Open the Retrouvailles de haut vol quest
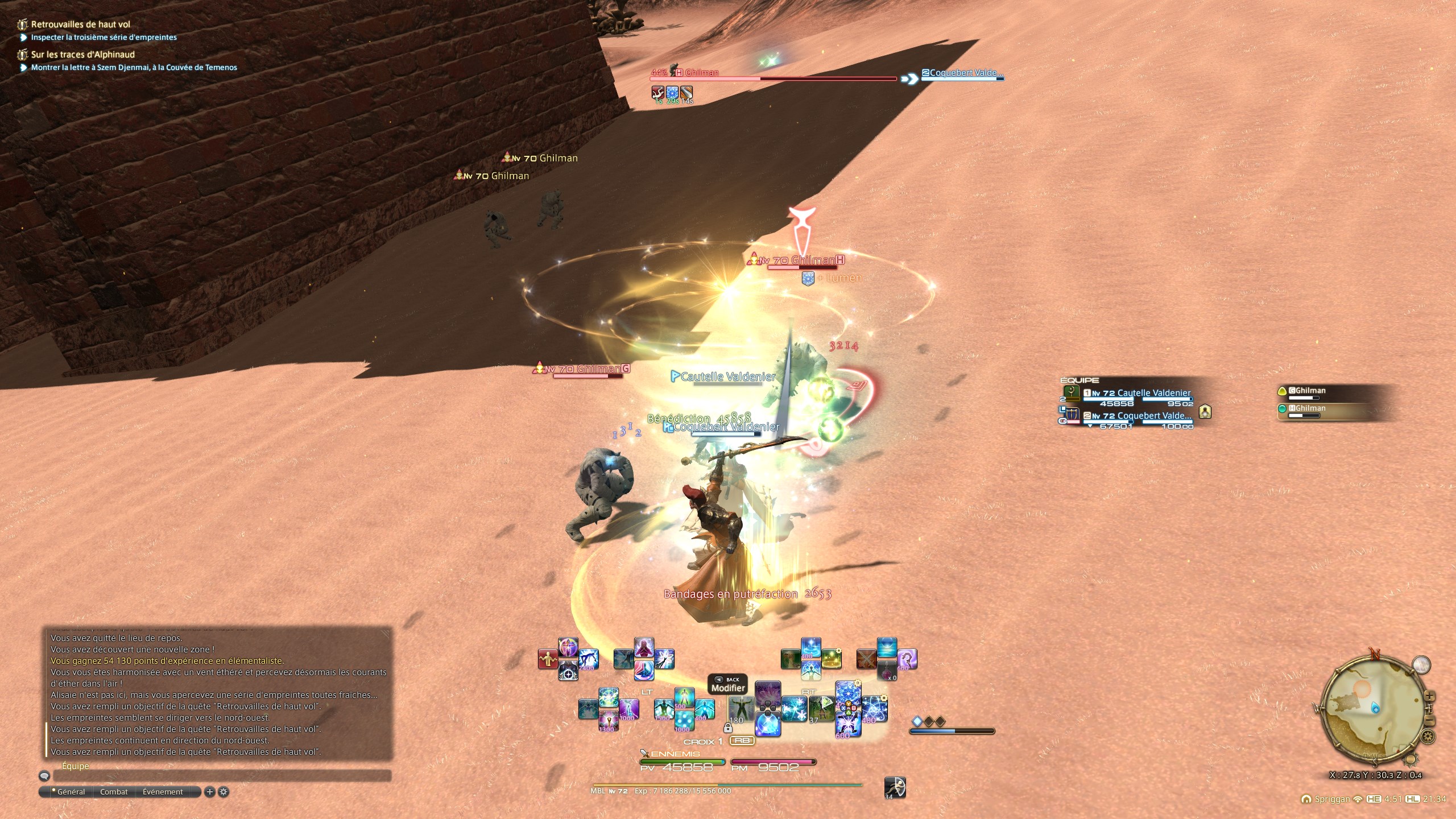 tap(80, 24)
